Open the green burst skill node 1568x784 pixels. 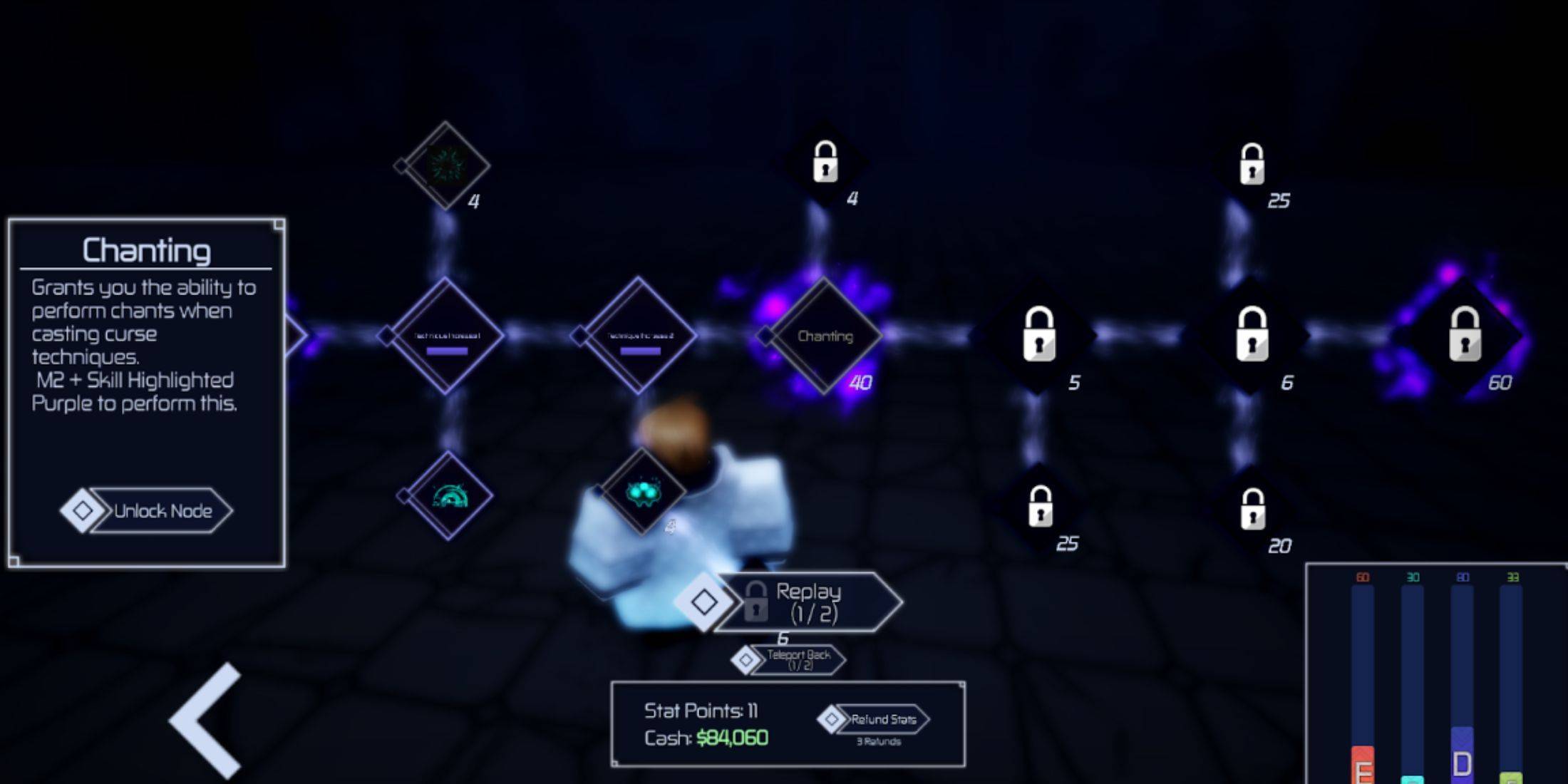click(x=445, y=165)
